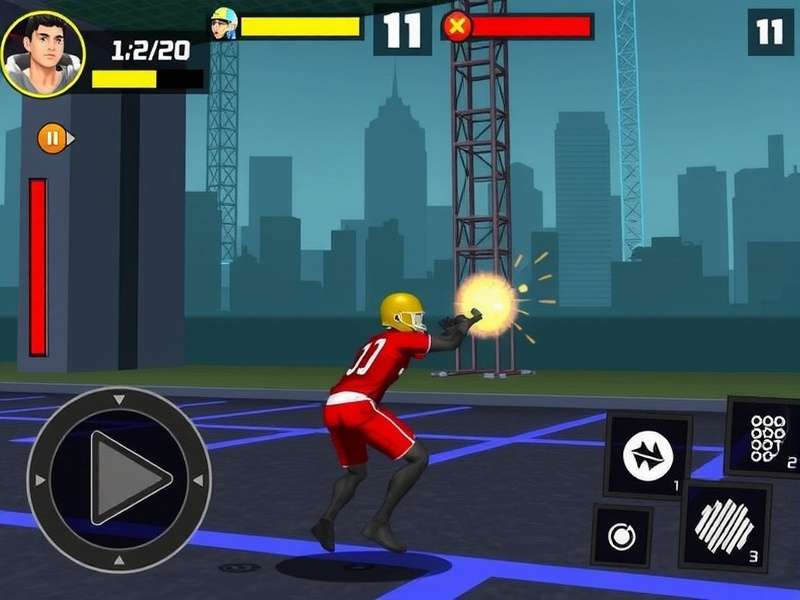The height and width of the screenshot is (600, 800).
Task: Trigger ability 3 with the diagonal stripes icon
Action: coord(725,526)
